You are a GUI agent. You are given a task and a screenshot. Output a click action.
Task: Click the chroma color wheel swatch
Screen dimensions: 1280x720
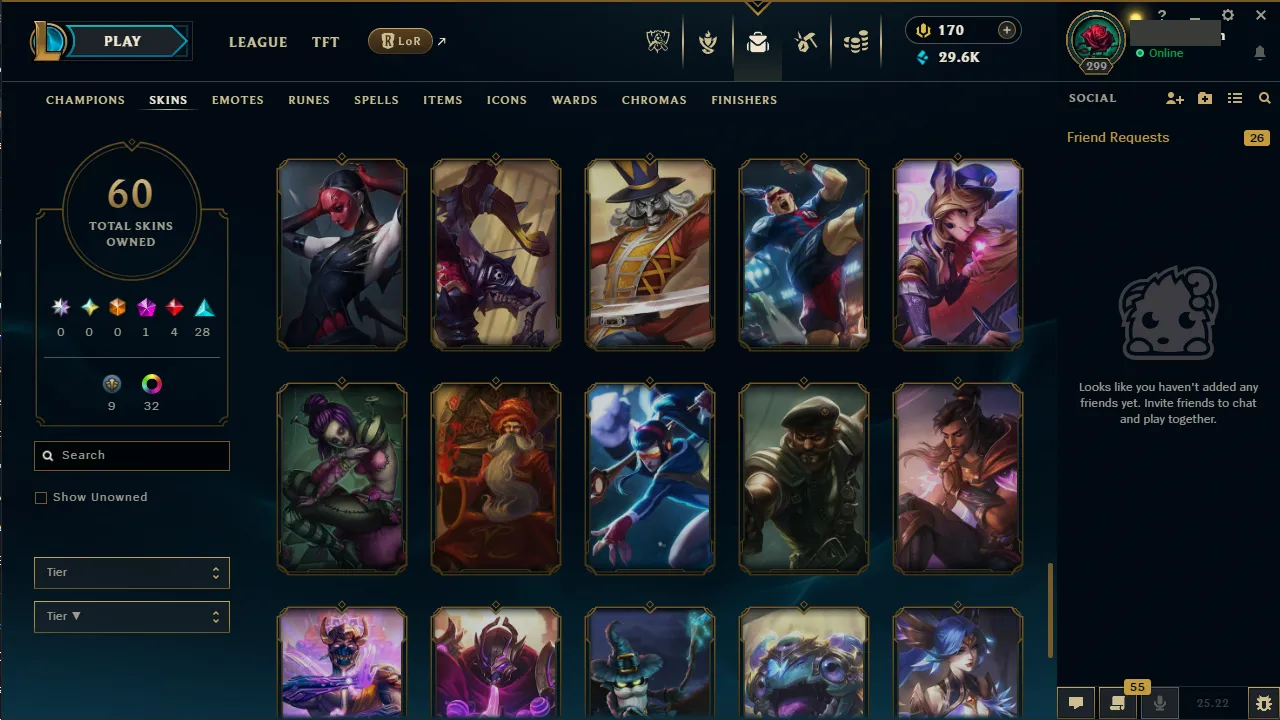151,384
